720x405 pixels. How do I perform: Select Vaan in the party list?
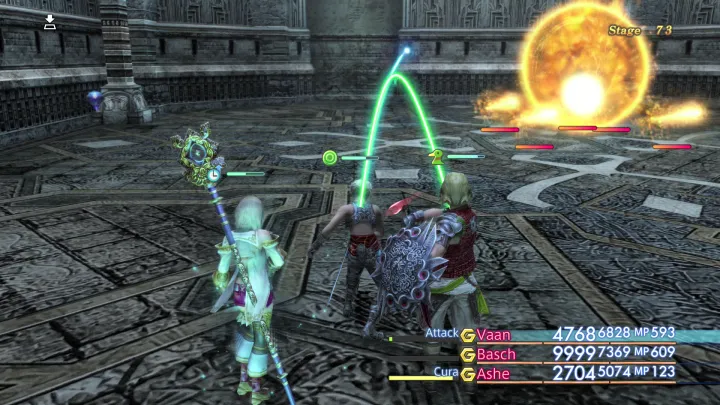[x=494, y=334]
